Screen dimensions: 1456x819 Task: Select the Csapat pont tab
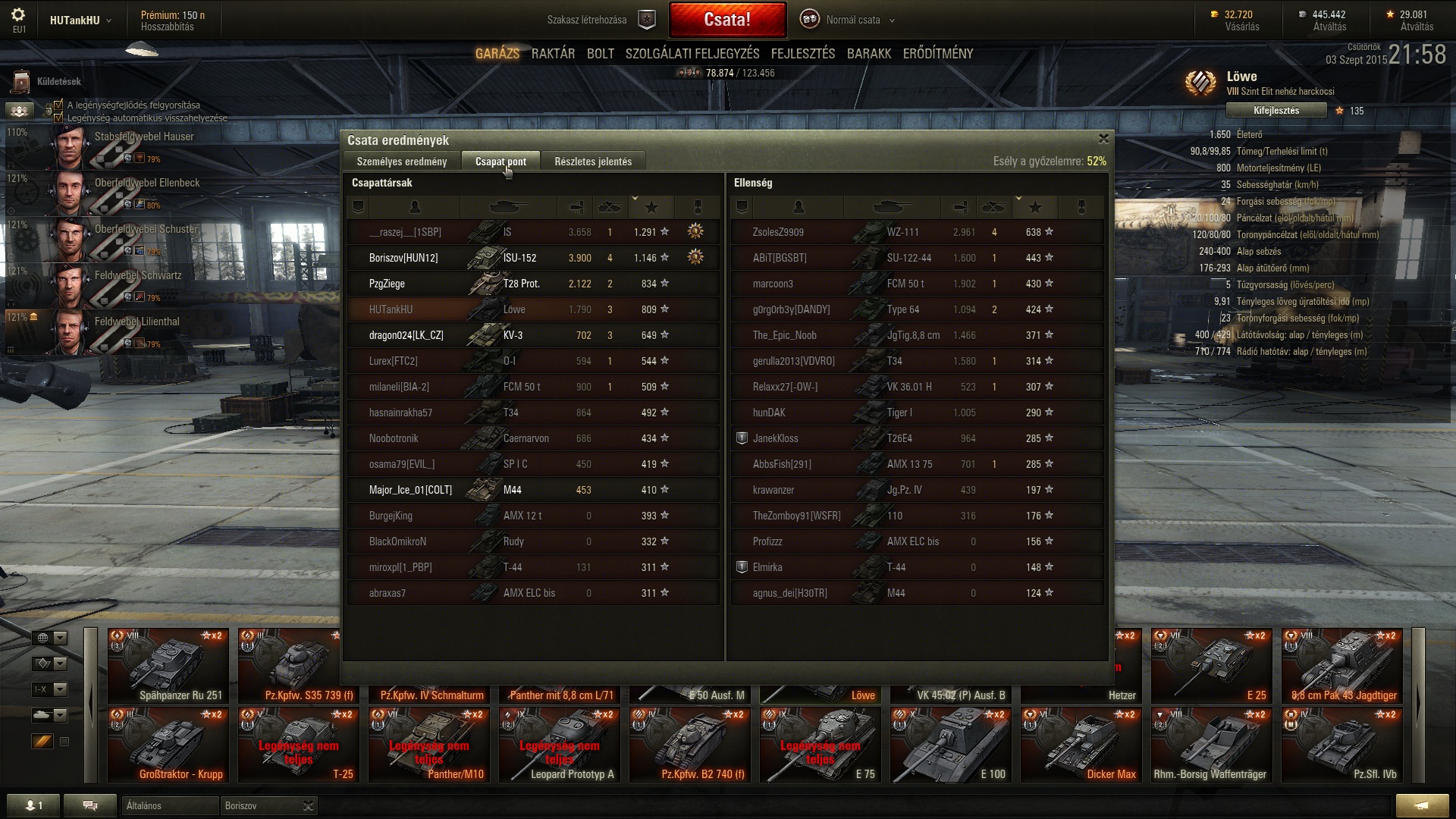click(500, 162)
